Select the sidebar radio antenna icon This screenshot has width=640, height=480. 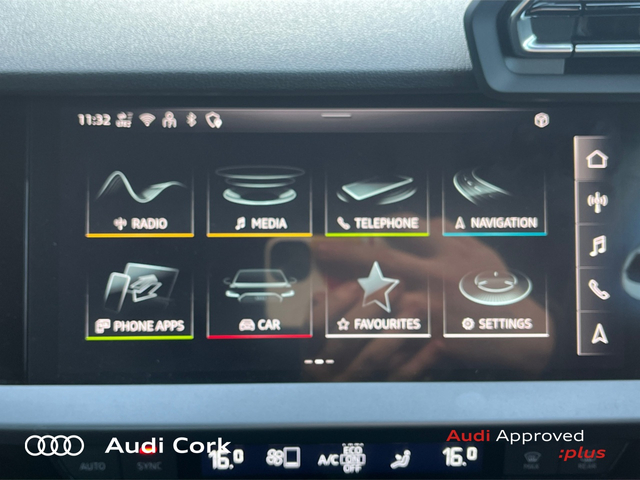[597, 201]
